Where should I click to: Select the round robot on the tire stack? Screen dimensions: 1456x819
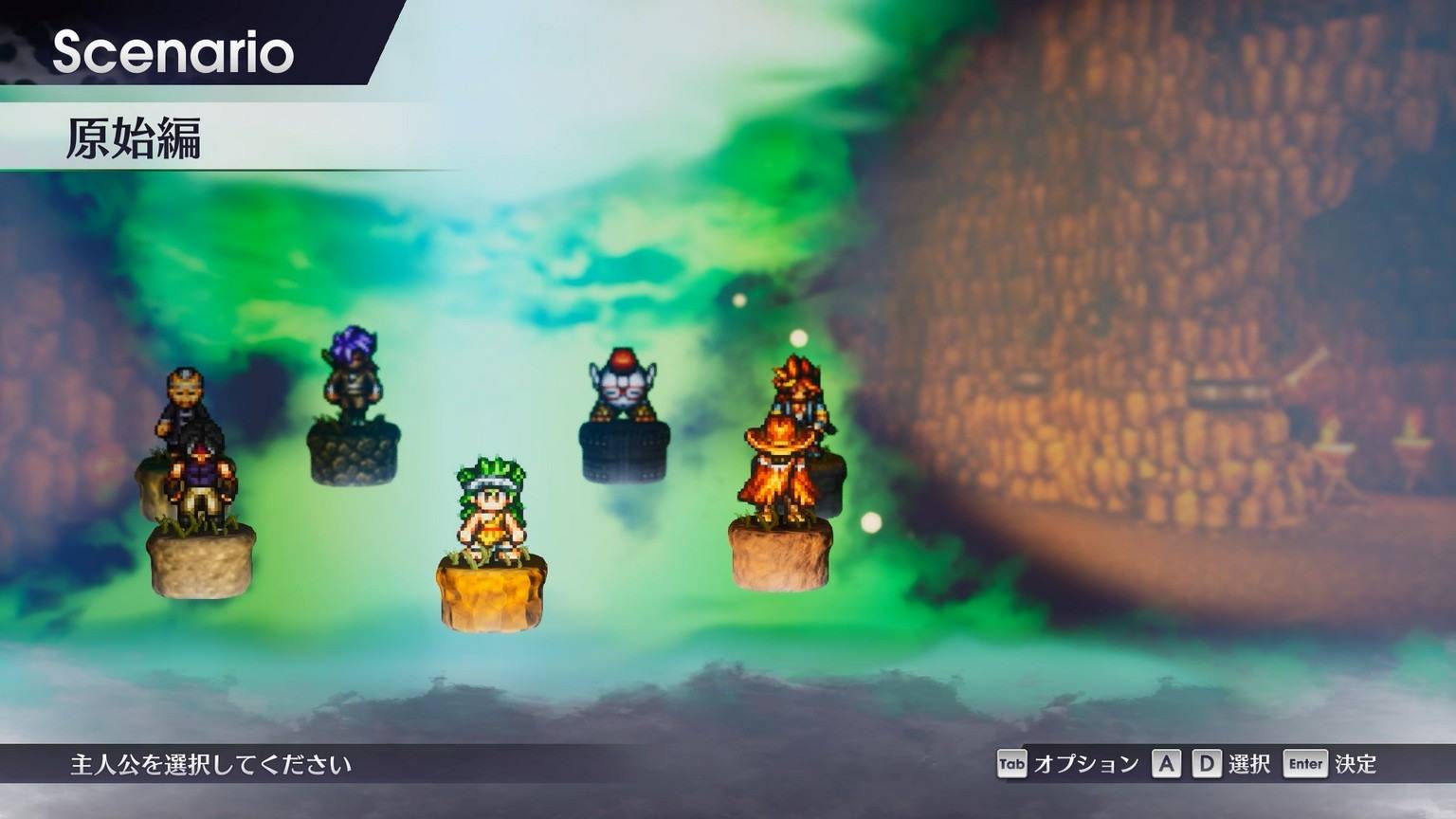click(623, 386)
